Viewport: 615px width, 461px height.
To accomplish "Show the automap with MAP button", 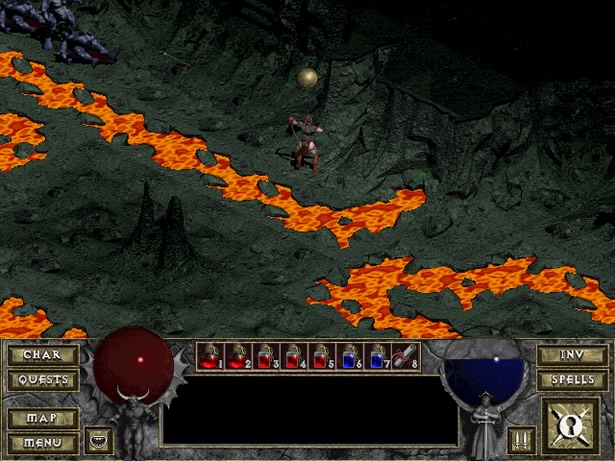I will [x=42, y=417].
